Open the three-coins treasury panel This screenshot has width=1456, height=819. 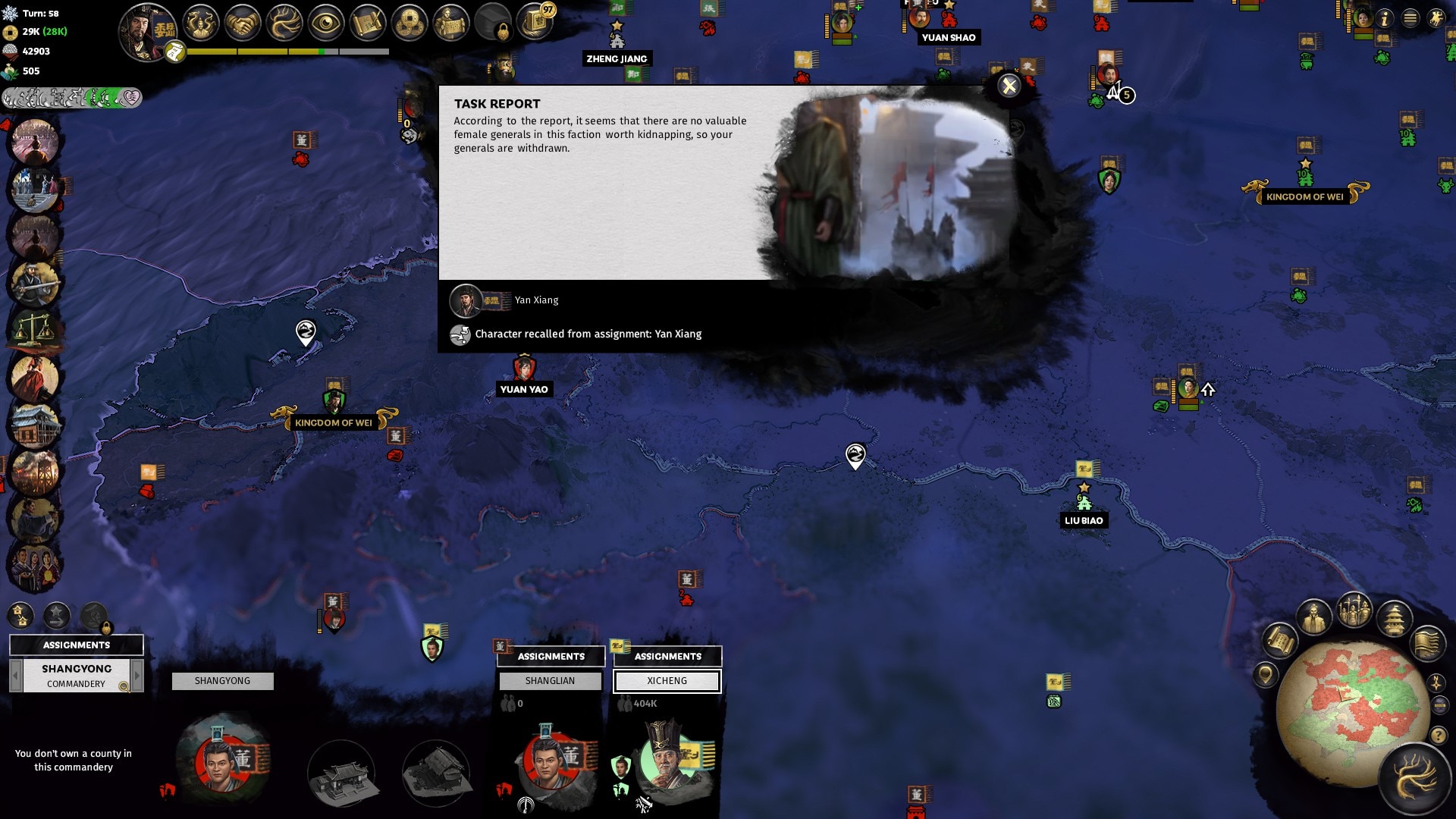409,24
